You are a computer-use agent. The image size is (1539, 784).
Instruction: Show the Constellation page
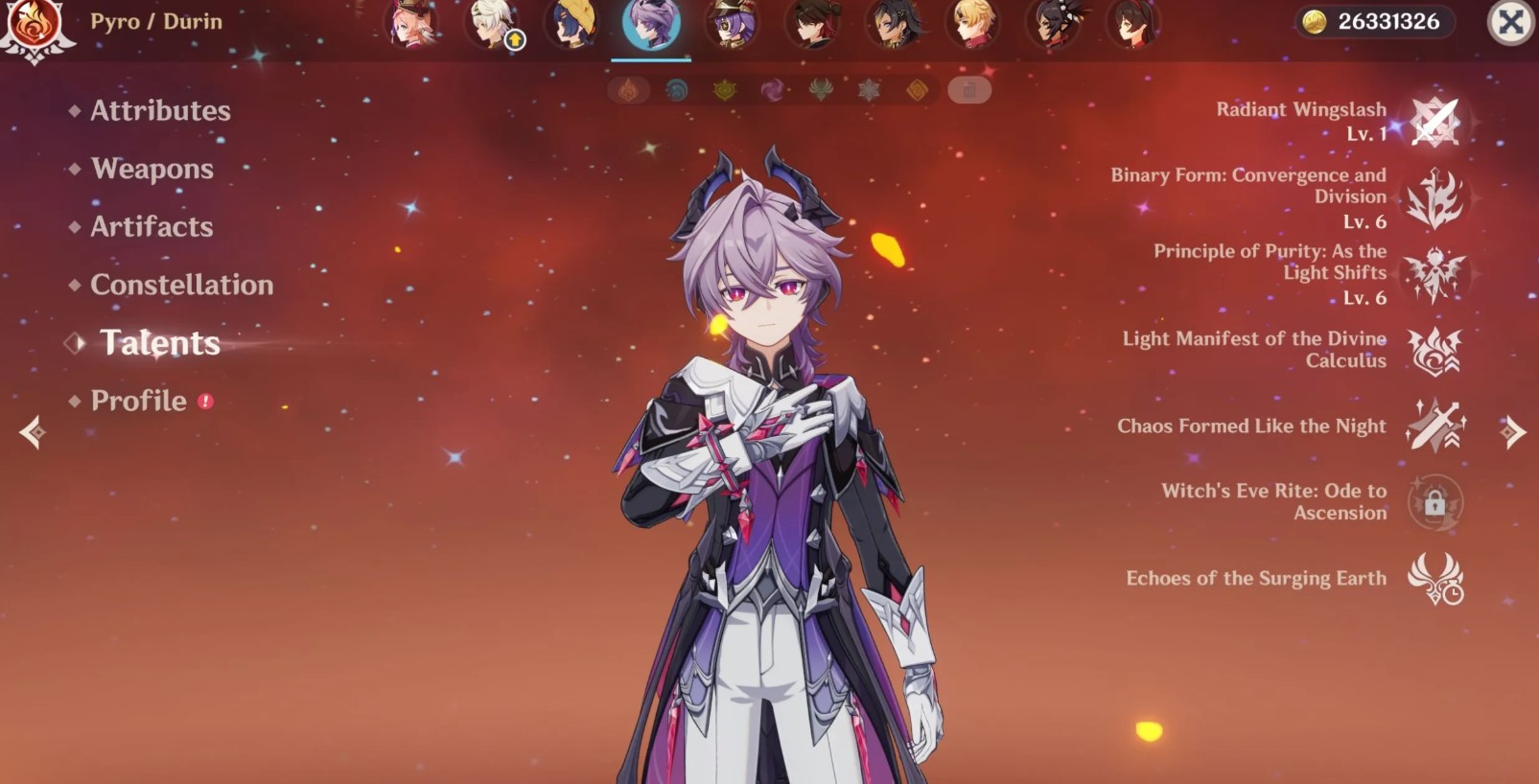181,285
